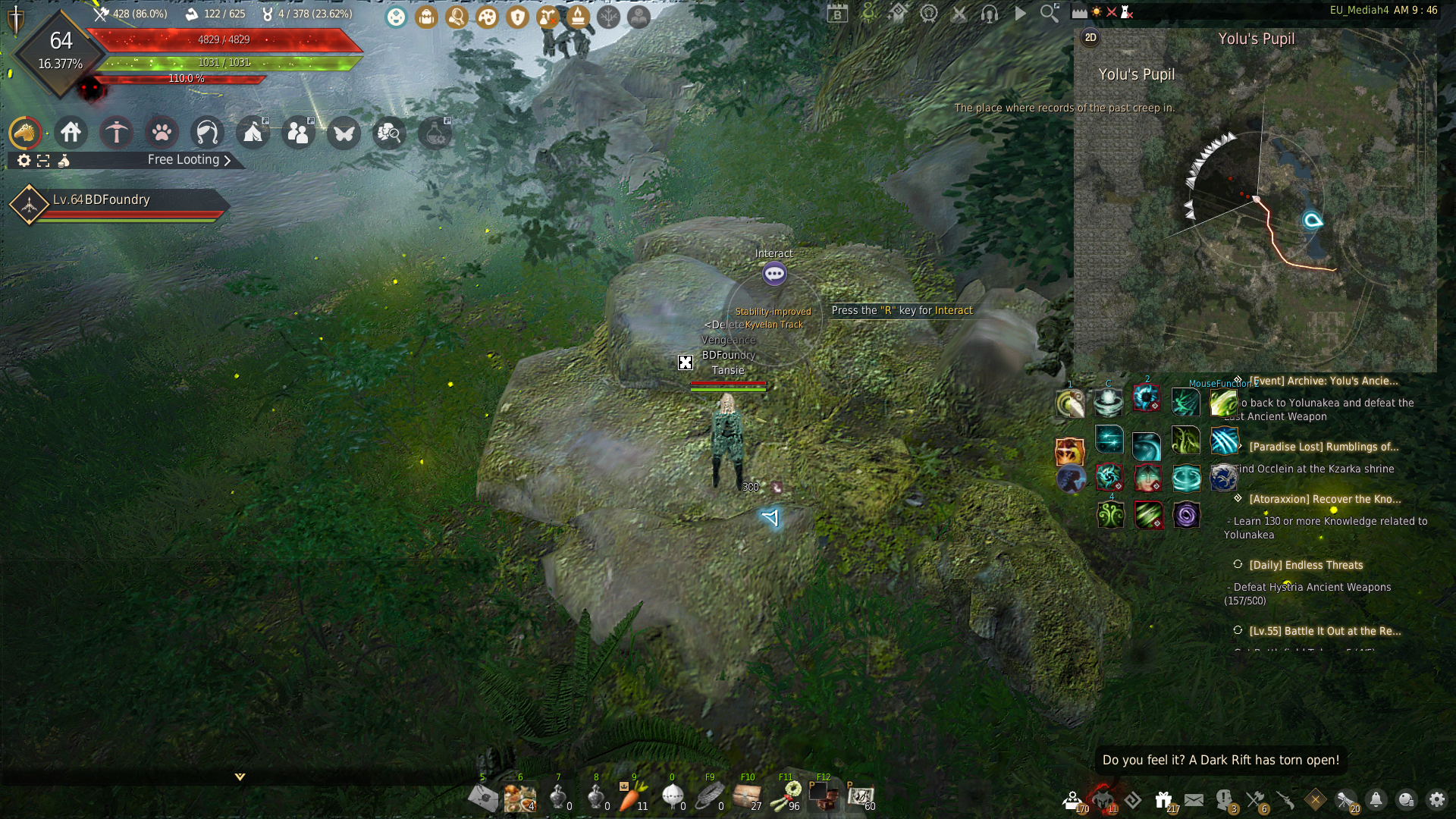Click the golden horse mount icon
This screenshot has width=1456, height=819.
(x=25, y=133)
